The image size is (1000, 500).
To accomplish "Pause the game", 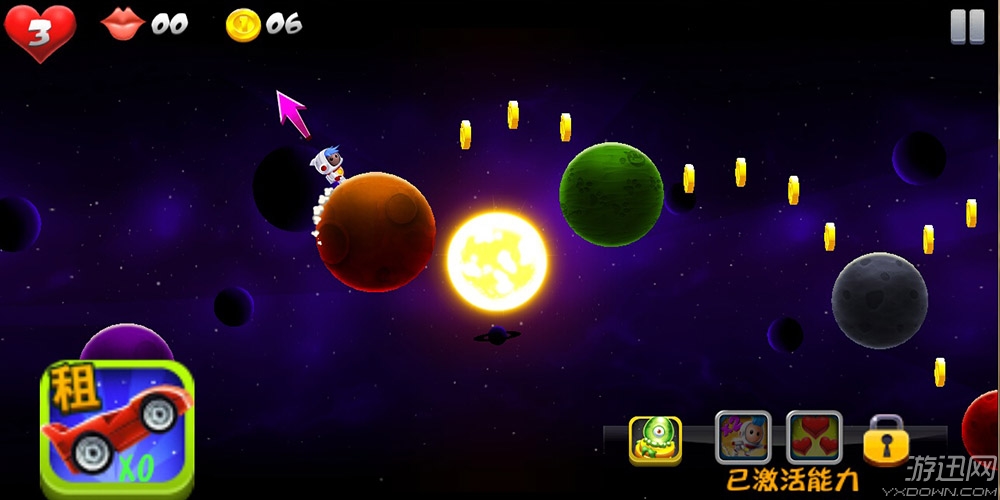I will click(967, 27).
